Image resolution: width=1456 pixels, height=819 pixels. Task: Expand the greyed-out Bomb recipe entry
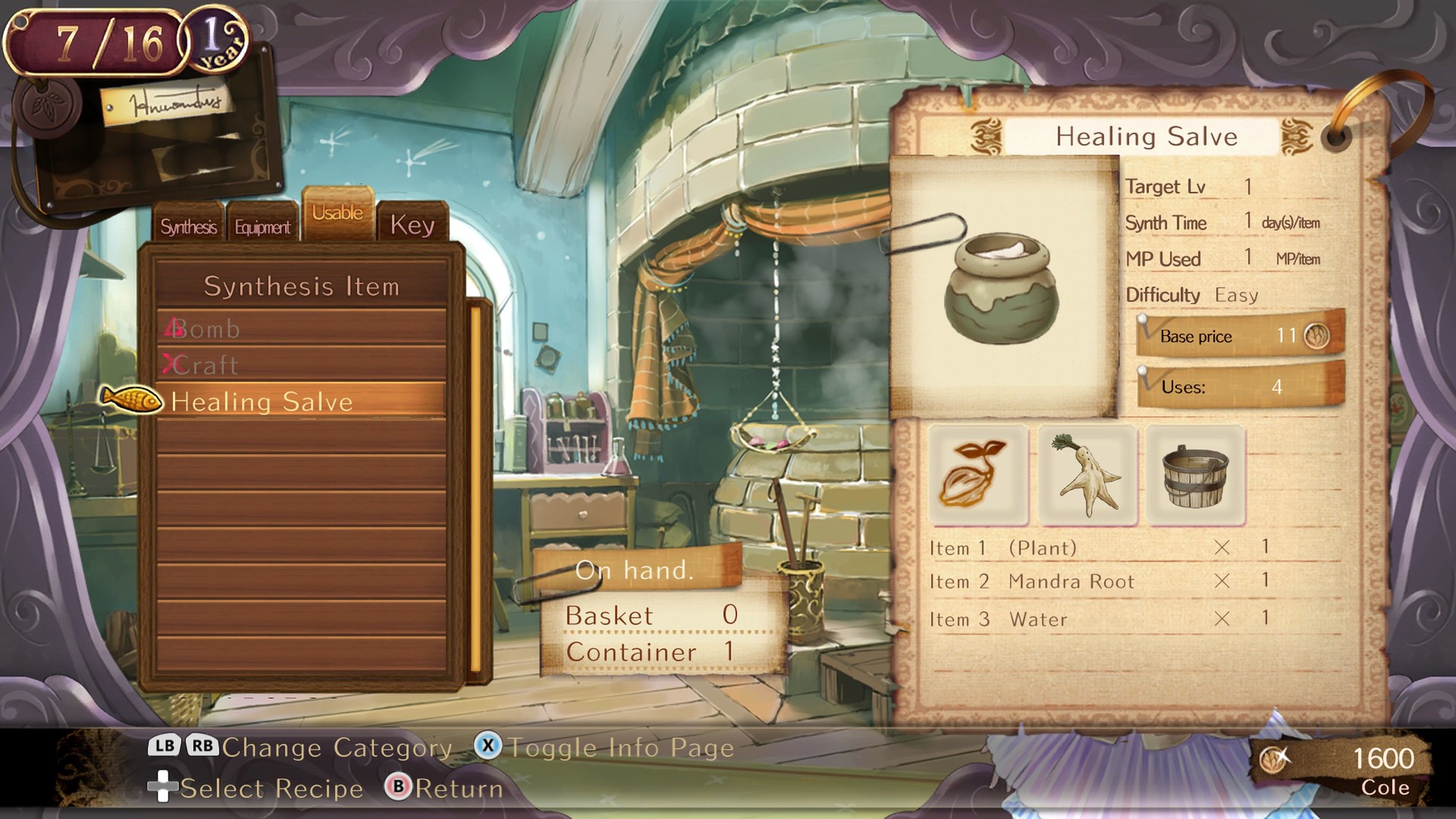tap(205, 328)
